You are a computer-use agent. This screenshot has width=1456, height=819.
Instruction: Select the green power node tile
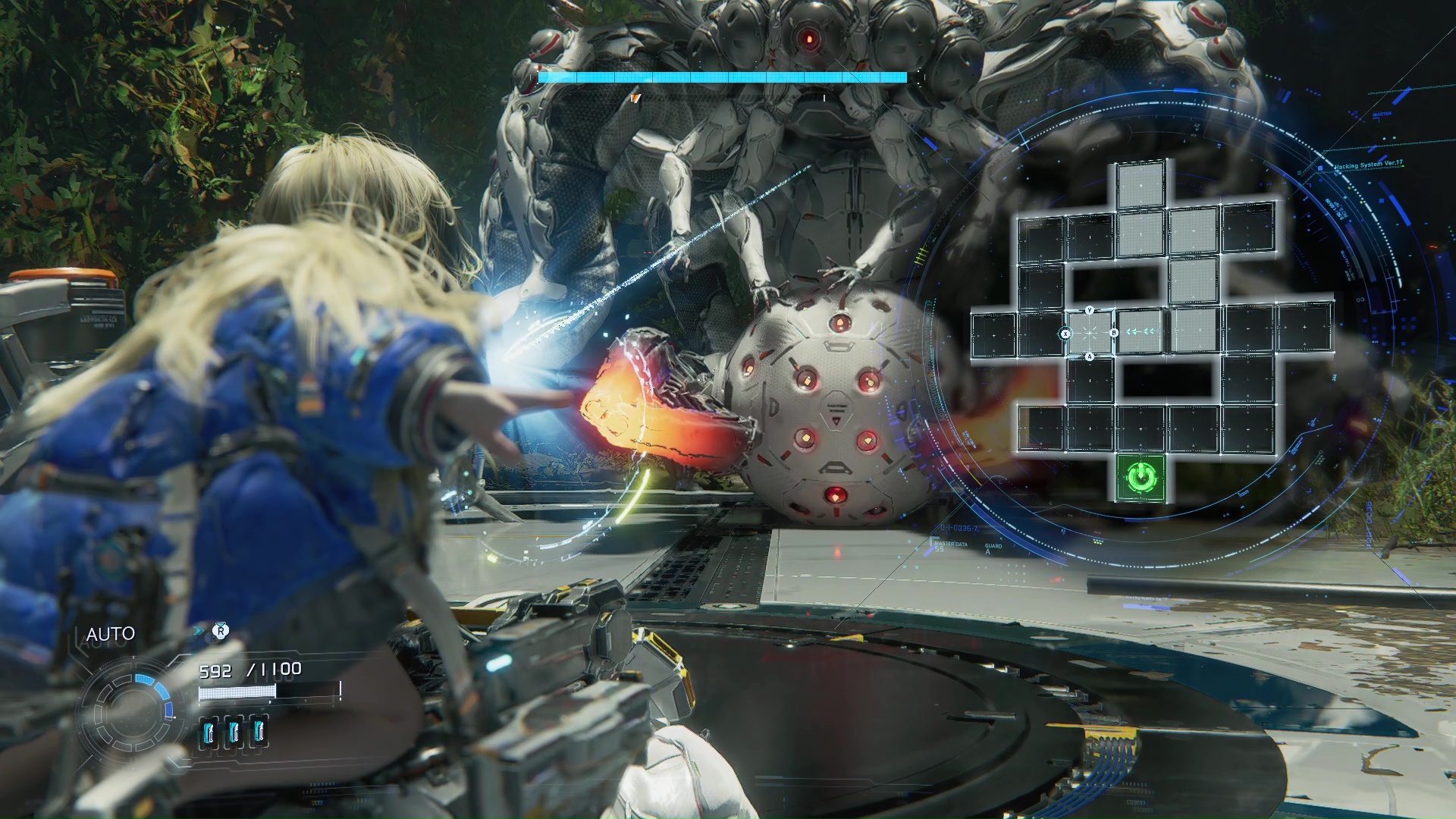coord(1141,478)
